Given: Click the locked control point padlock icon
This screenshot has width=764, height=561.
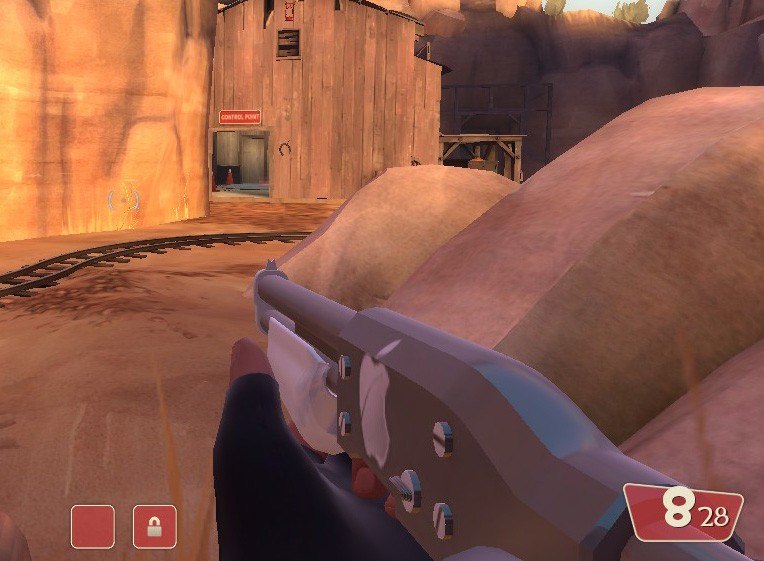Looking at the screenshot, I should [155, 526].
